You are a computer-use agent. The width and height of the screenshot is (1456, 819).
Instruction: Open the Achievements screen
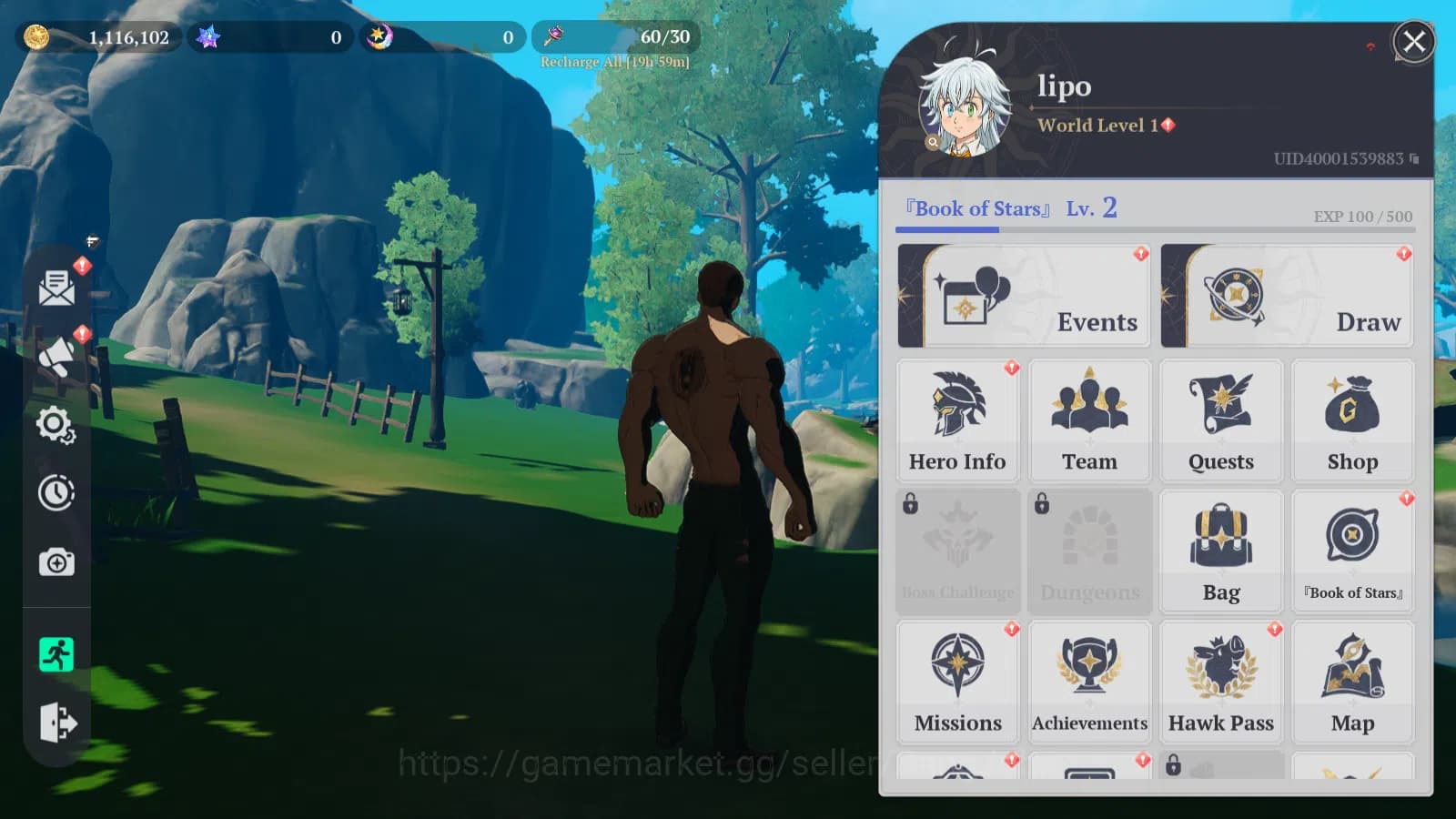pos(1089,678)
